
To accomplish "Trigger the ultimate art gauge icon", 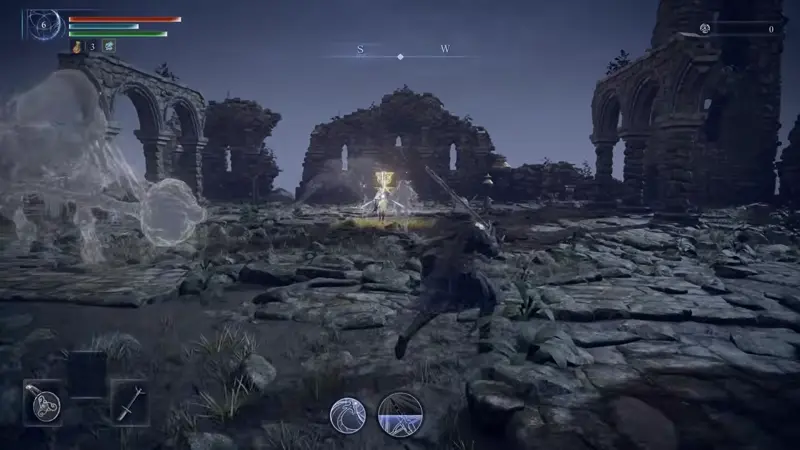I will 400,414.
